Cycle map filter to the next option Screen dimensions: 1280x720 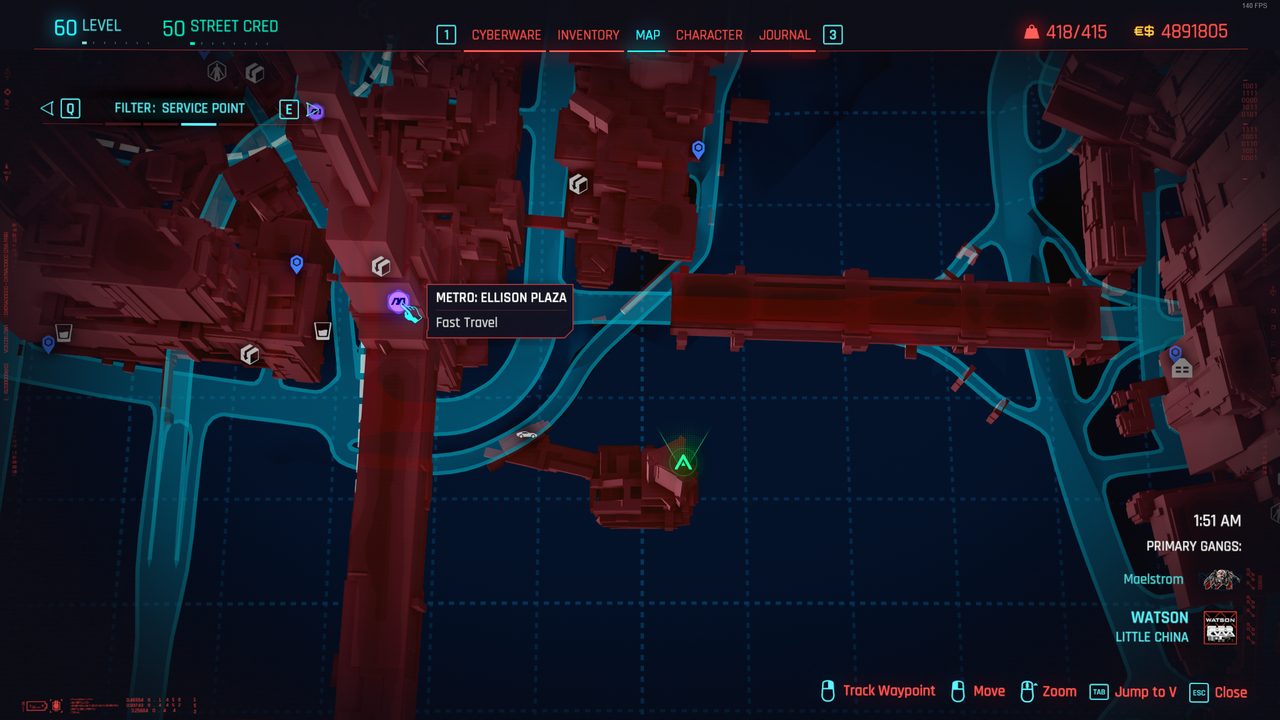click(289, 108)
